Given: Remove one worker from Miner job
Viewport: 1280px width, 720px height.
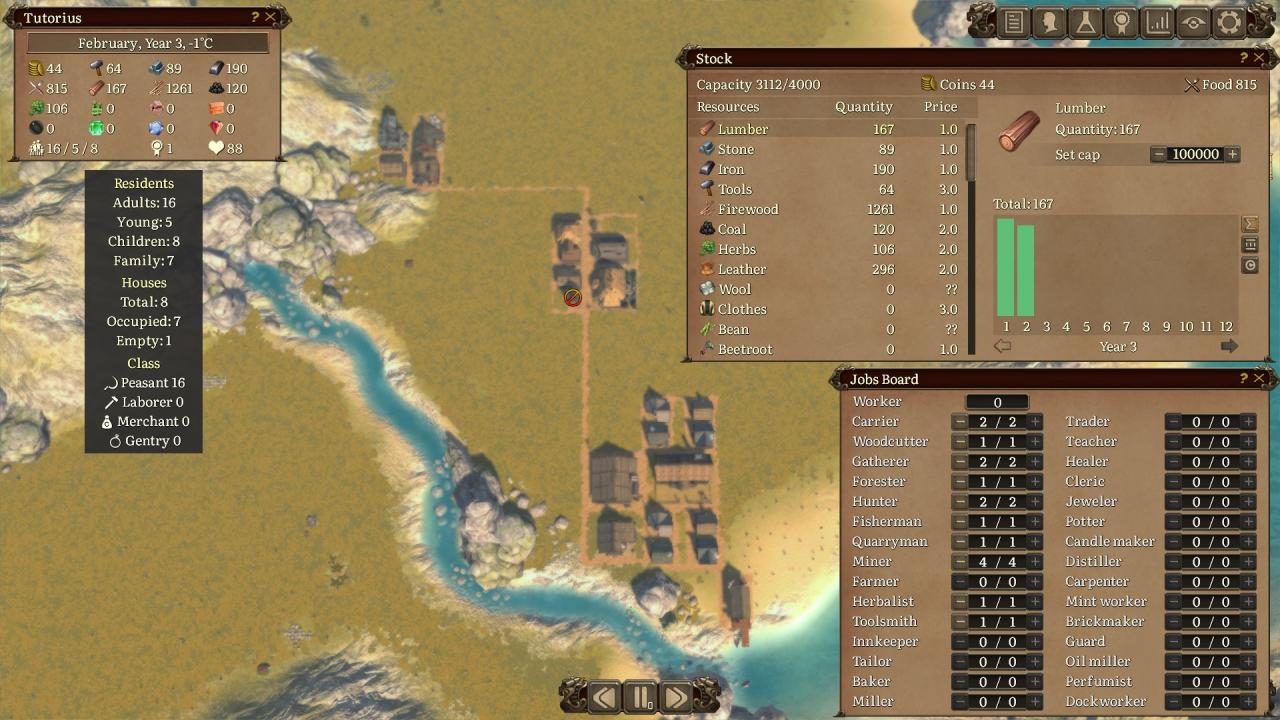Looking at the screenshot, I should 960,562.
